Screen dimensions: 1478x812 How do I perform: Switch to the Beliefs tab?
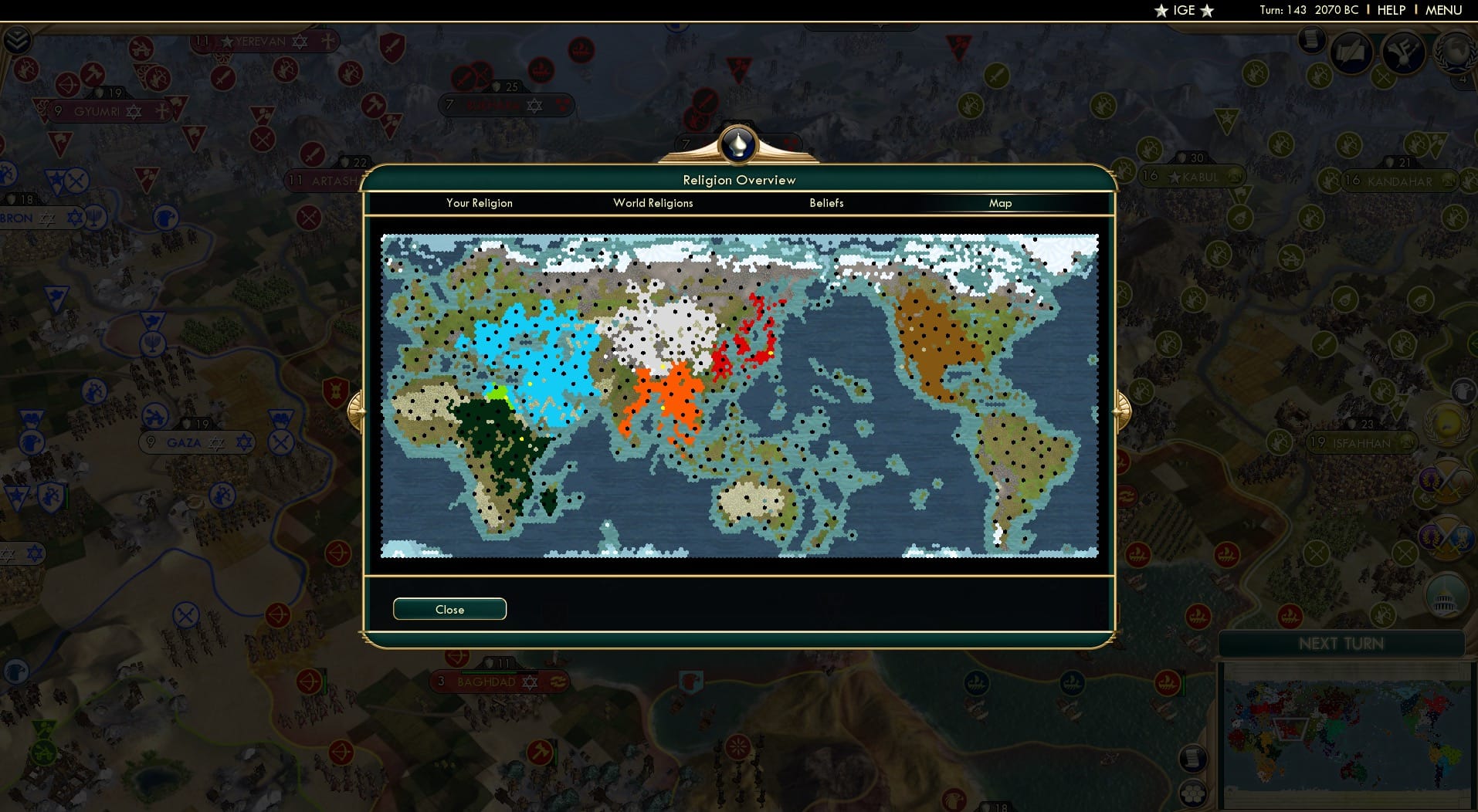click(825, 203)
